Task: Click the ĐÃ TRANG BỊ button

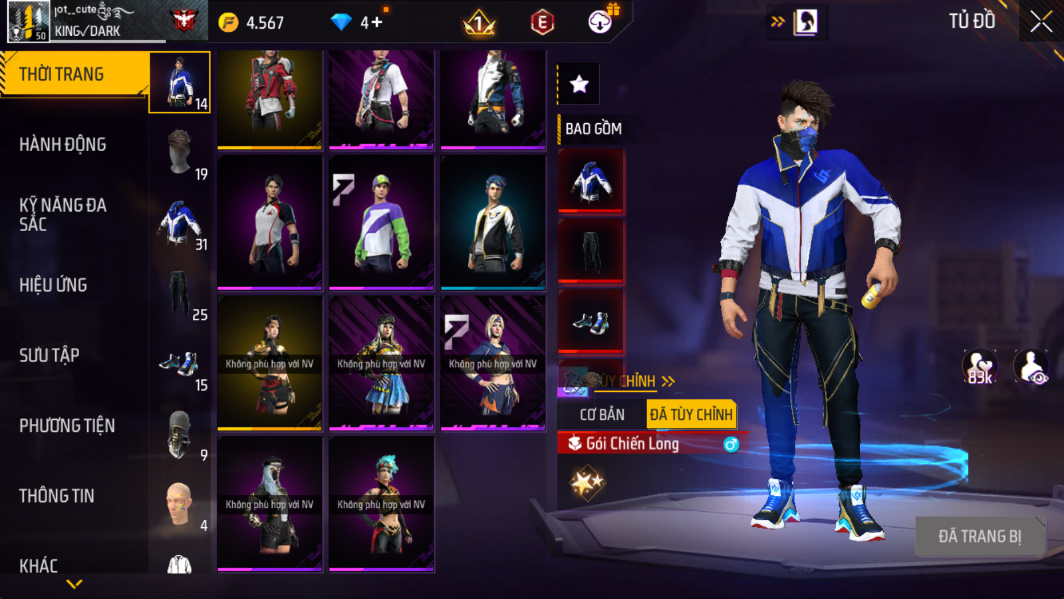Action: pyautogui.click(x=979, y=537)
